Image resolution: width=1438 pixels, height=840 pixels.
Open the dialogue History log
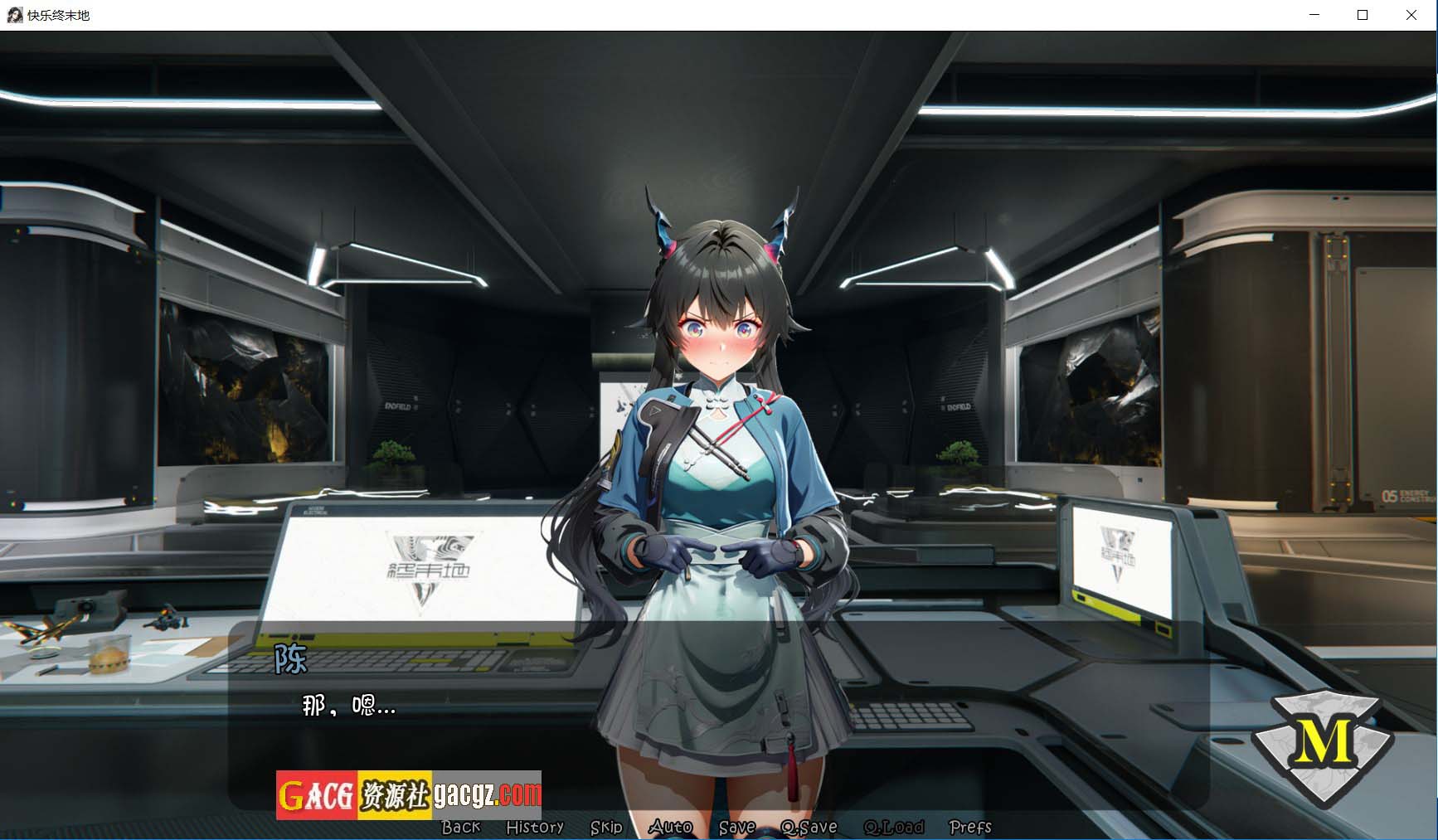(x=535, y=827)
